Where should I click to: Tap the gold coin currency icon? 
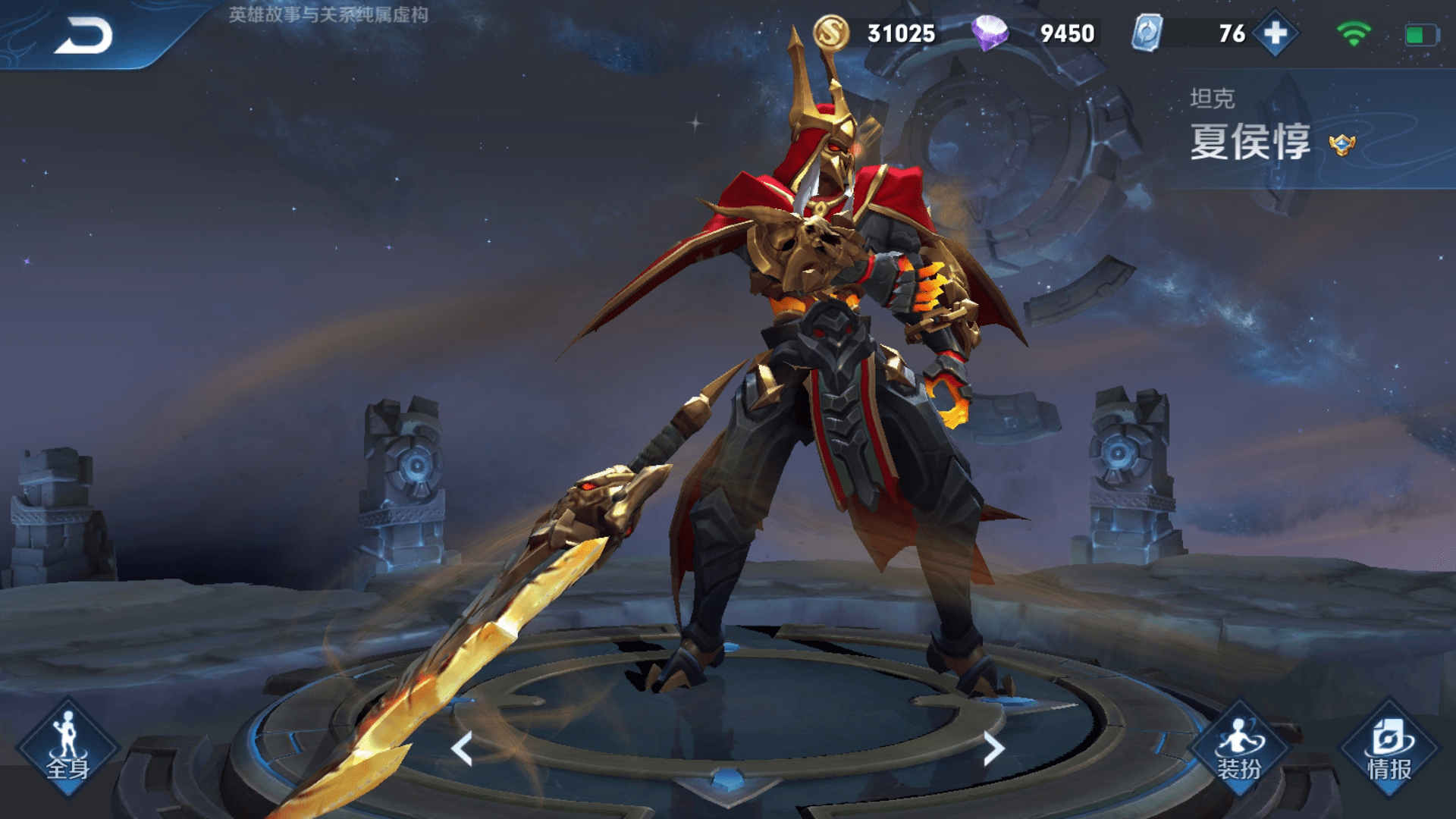[831, 33]
